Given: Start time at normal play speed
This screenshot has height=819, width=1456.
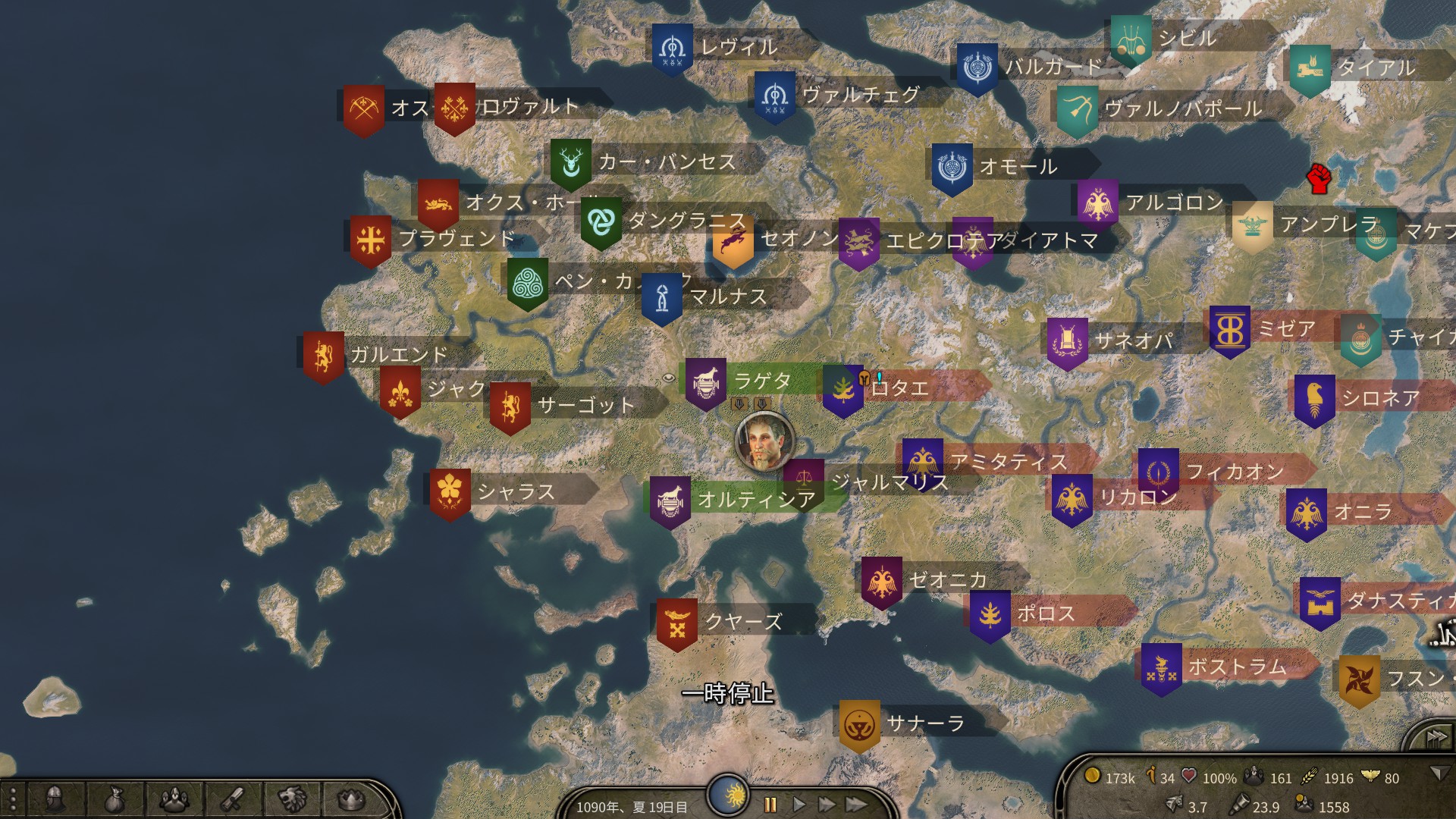Looking at the screenshot, I should click(799, 805).
